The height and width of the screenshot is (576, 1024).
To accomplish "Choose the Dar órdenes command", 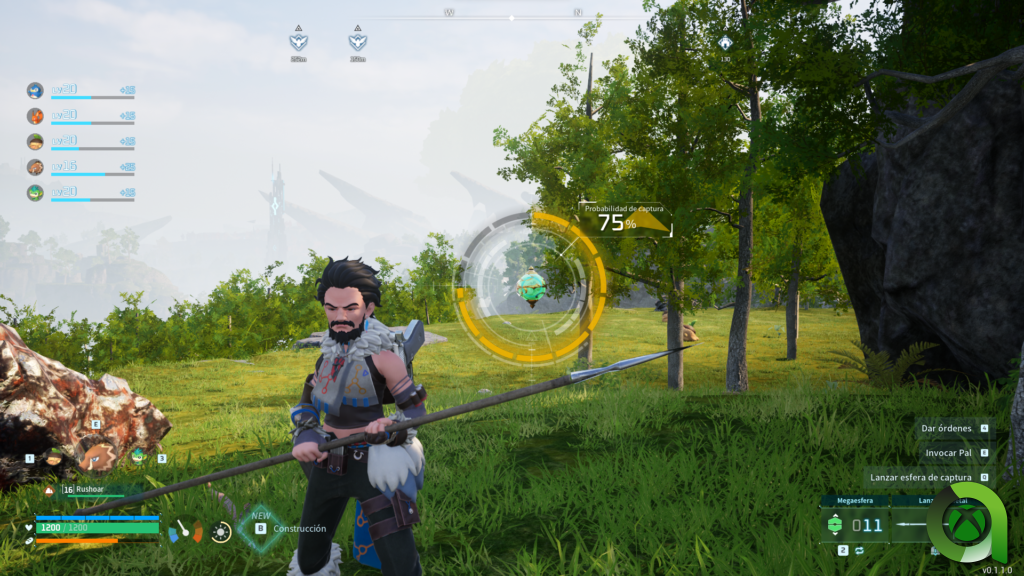I will coord(946,428).
